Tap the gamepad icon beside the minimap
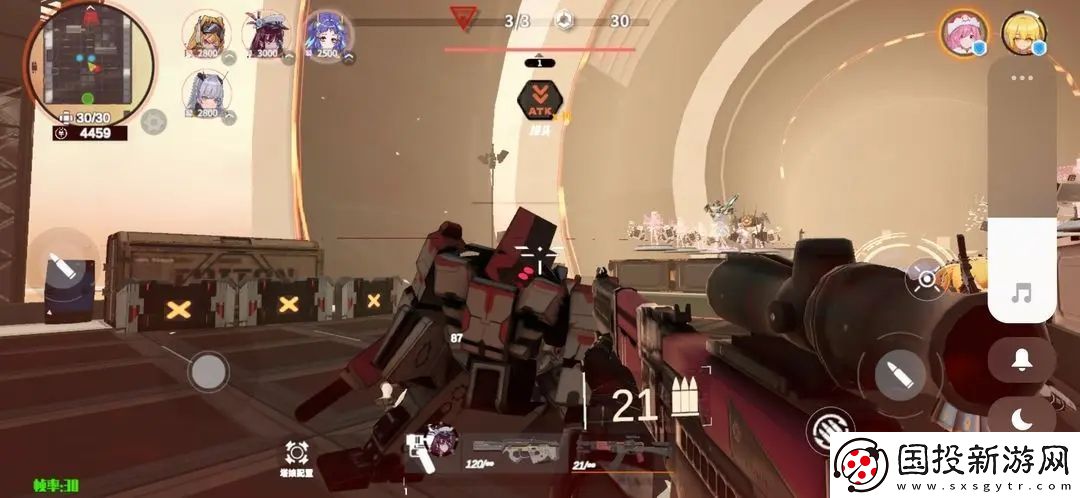1080x498 pixels. tap(153, 122)
